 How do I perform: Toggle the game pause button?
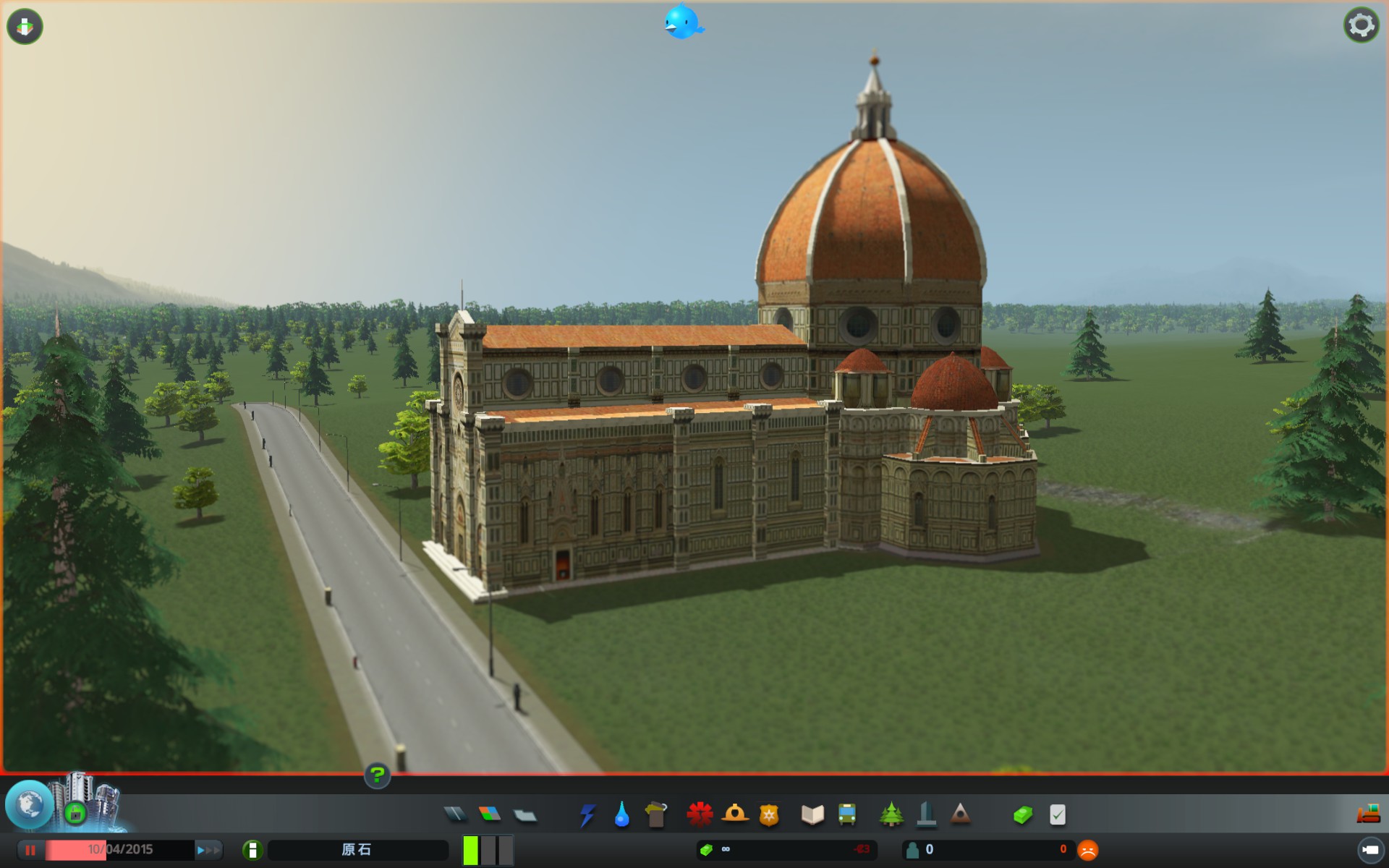(x=28, y=848)
